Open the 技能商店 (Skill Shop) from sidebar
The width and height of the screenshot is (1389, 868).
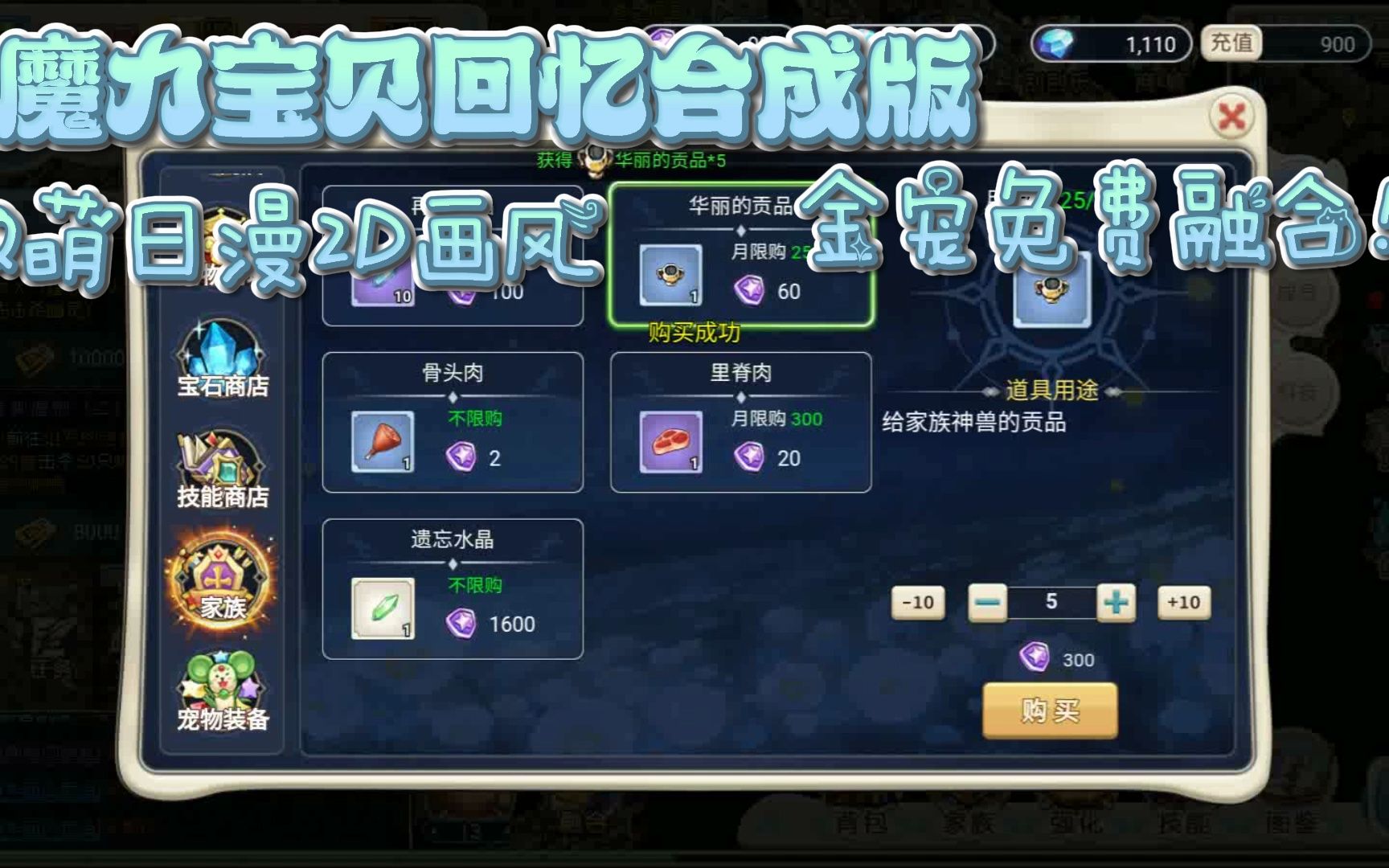(218, 469)
